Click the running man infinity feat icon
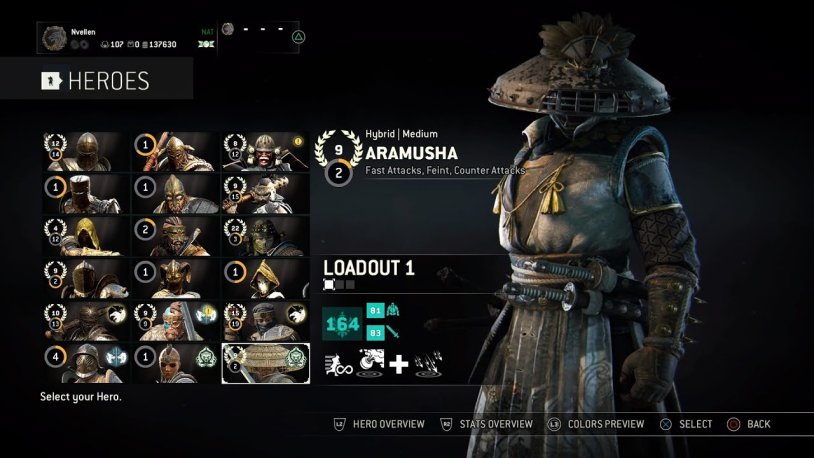This screenshot has width=814, height=458. (x=337, y=364)
